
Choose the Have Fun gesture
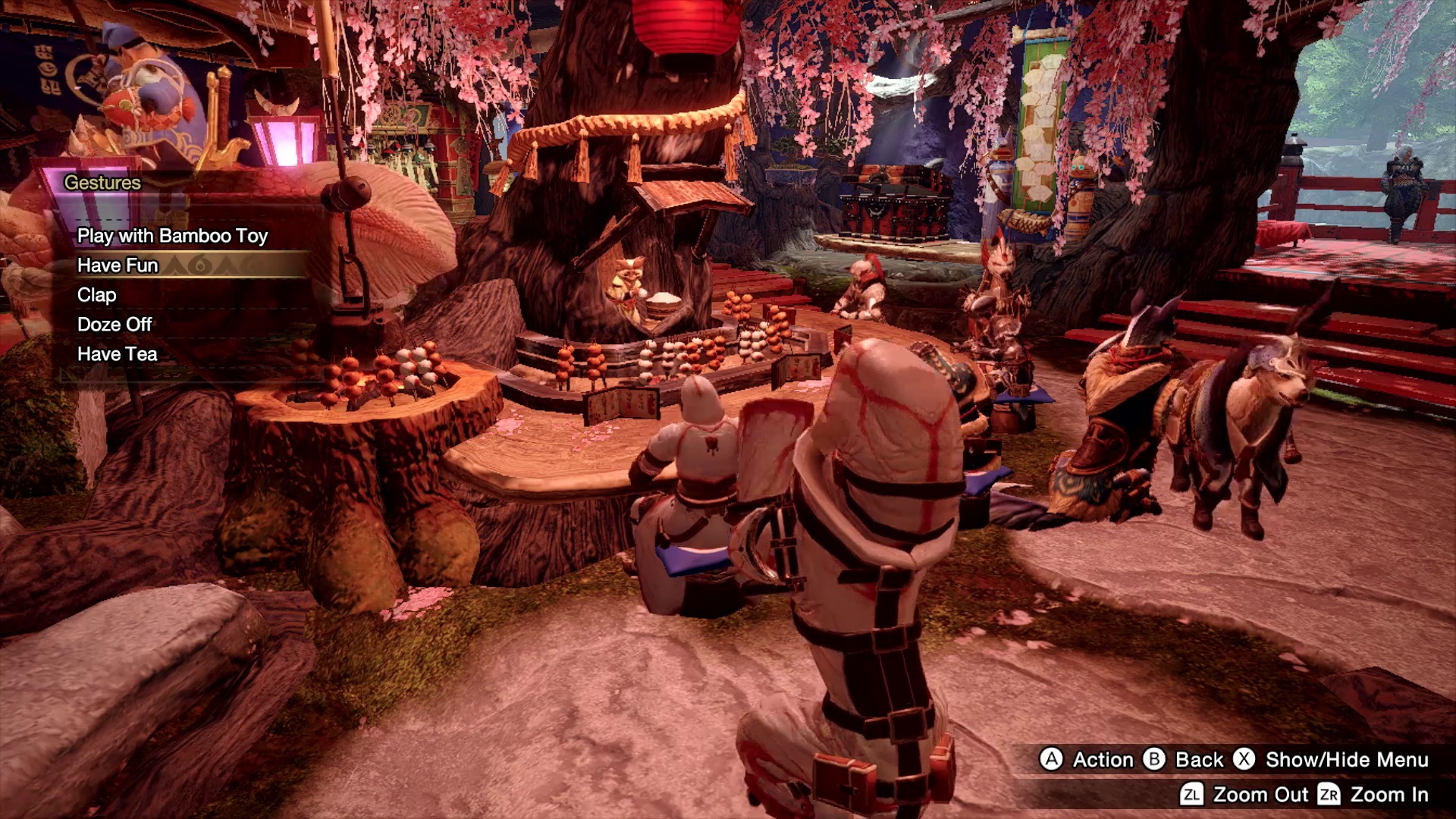[x=118, y=265]
